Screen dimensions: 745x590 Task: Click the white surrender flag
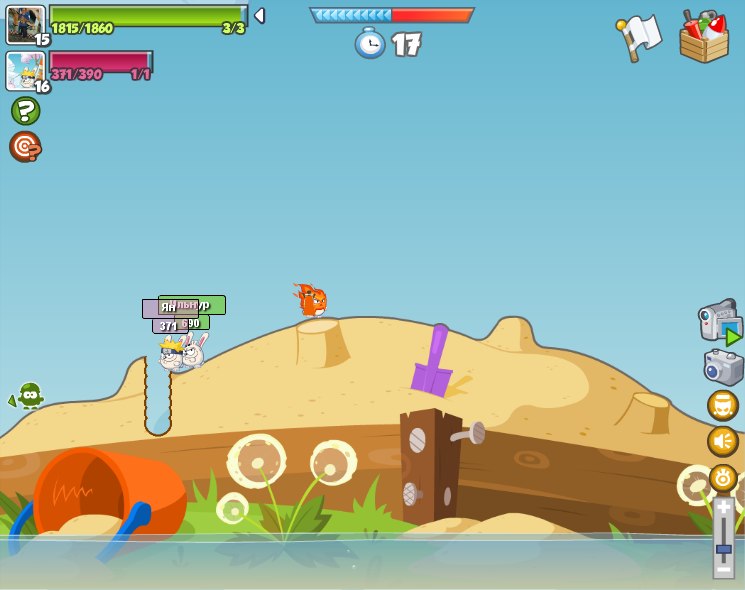click(x=641, y=37)
